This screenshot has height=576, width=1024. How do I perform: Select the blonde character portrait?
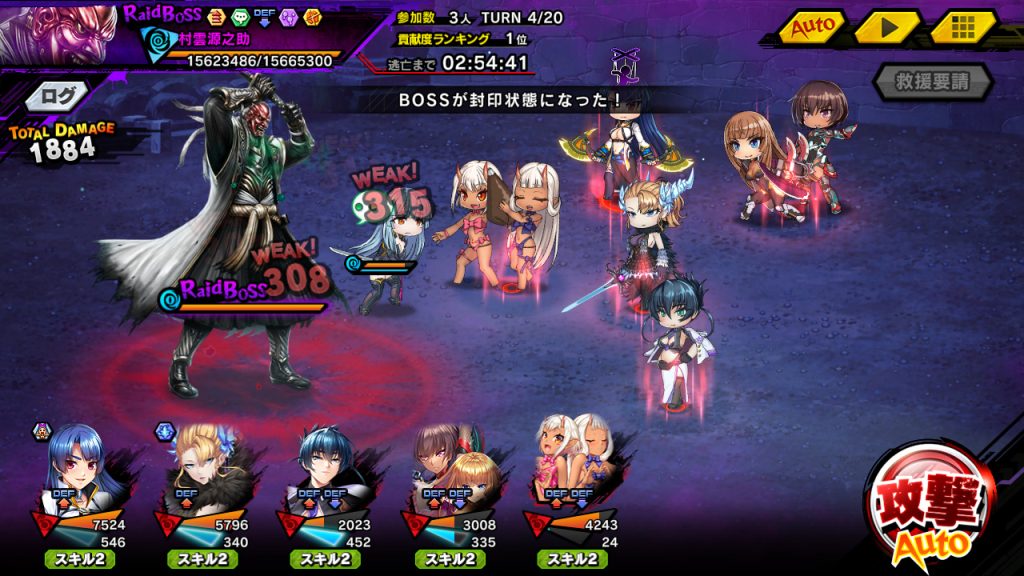point(208,464)
